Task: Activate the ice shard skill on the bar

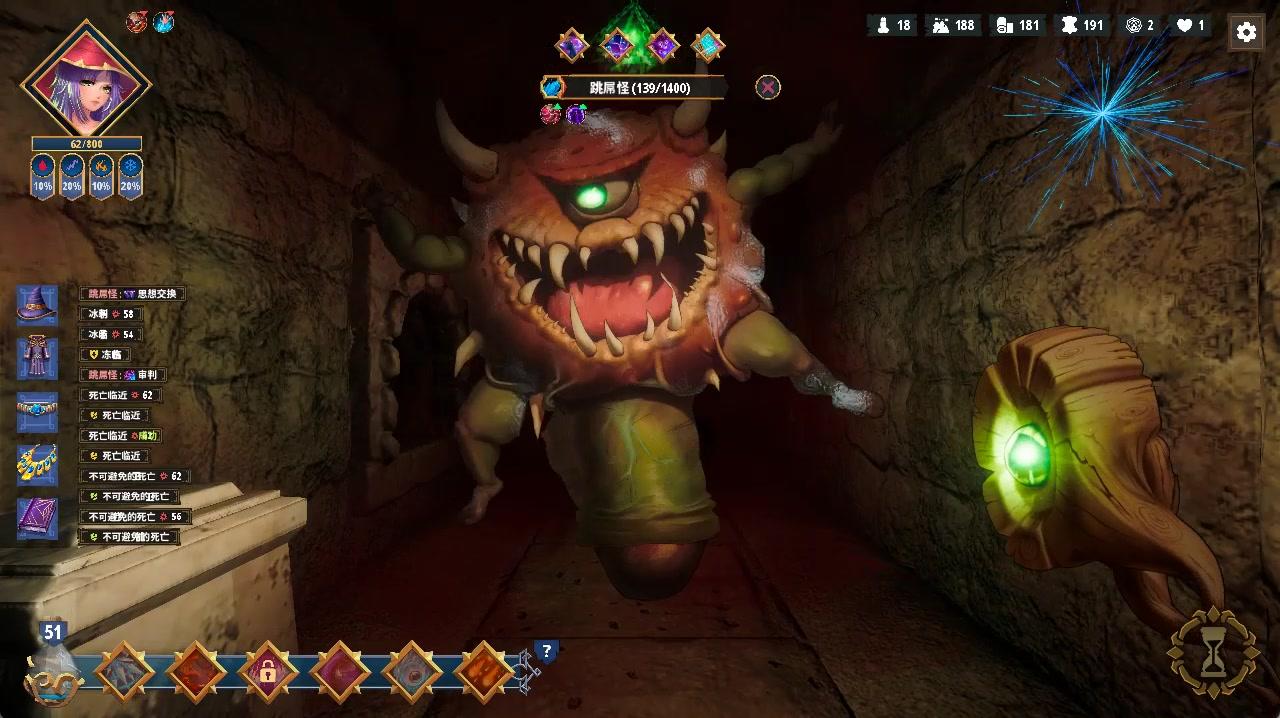Action: point(124,671)
